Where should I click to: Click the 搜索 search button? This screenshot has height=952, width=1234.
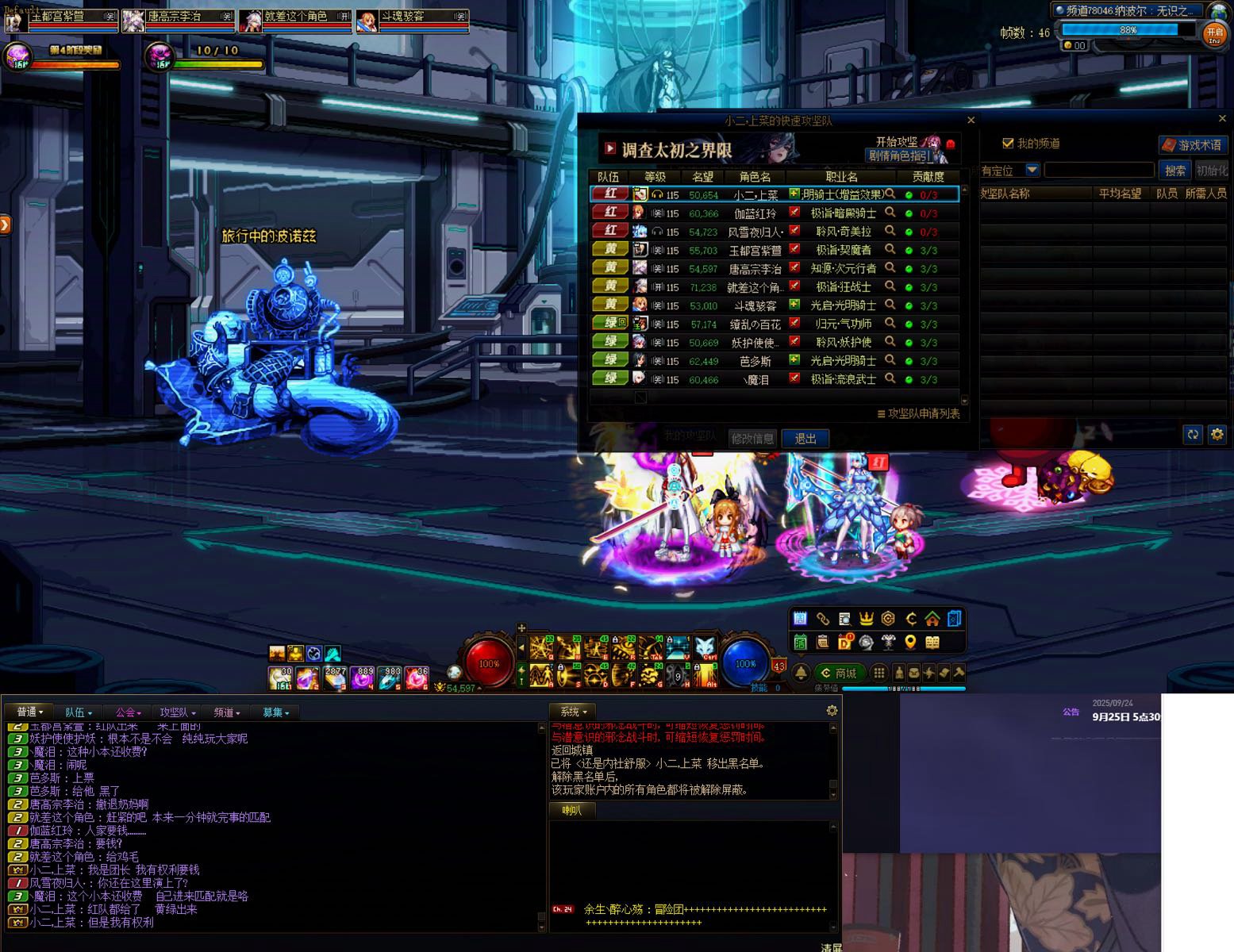point(1174,171)
